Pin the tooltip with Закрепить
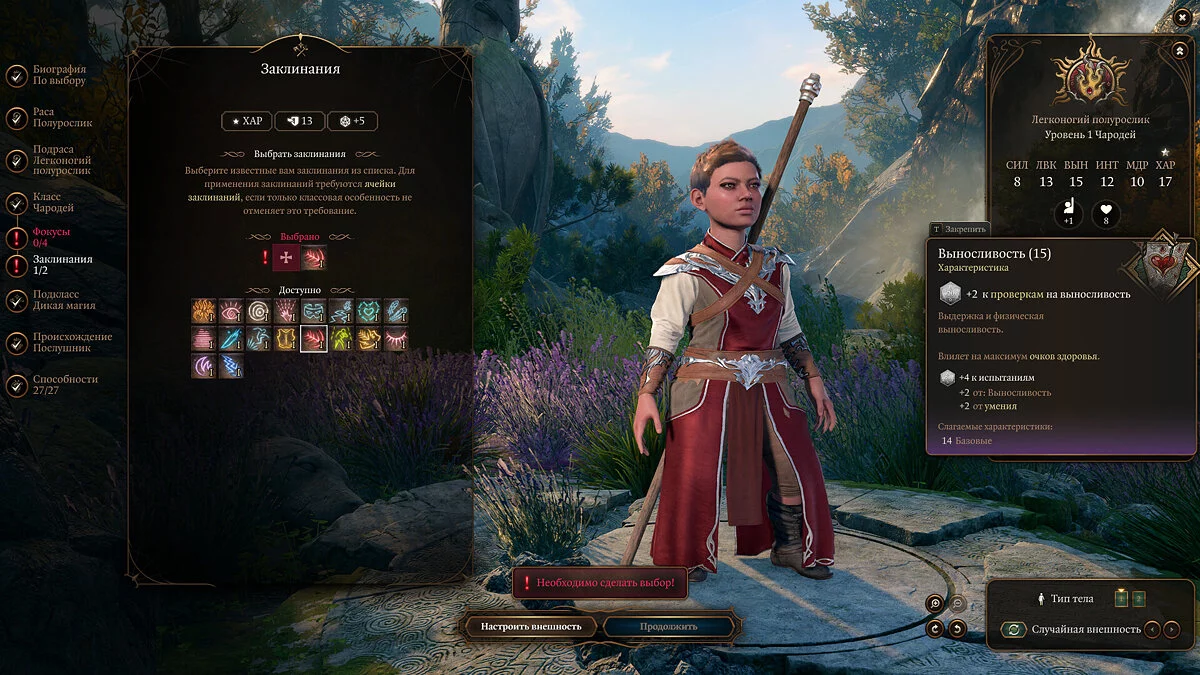This screenshot has height=675, width=1200. tap(959, 229)
